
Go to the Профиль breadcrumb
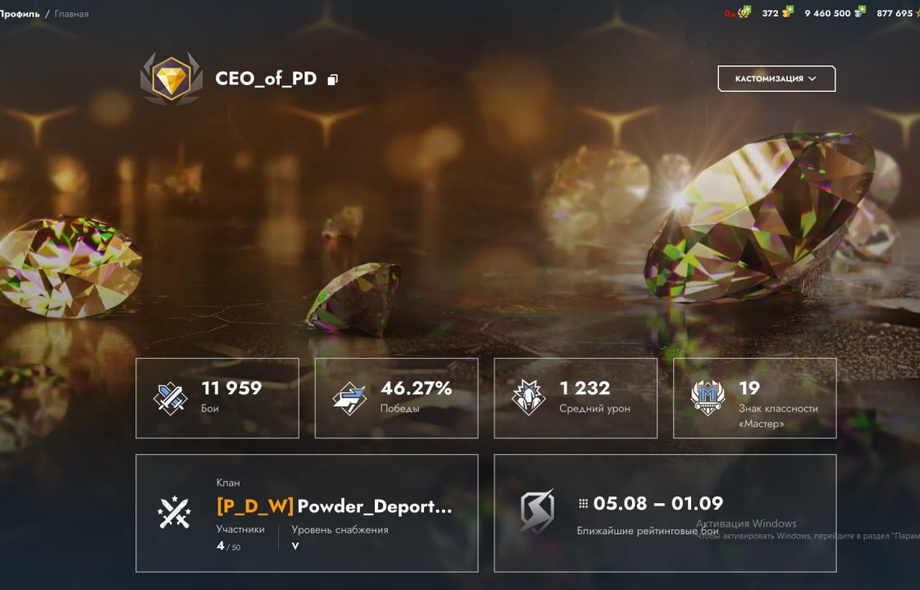(x=20, y=14)
